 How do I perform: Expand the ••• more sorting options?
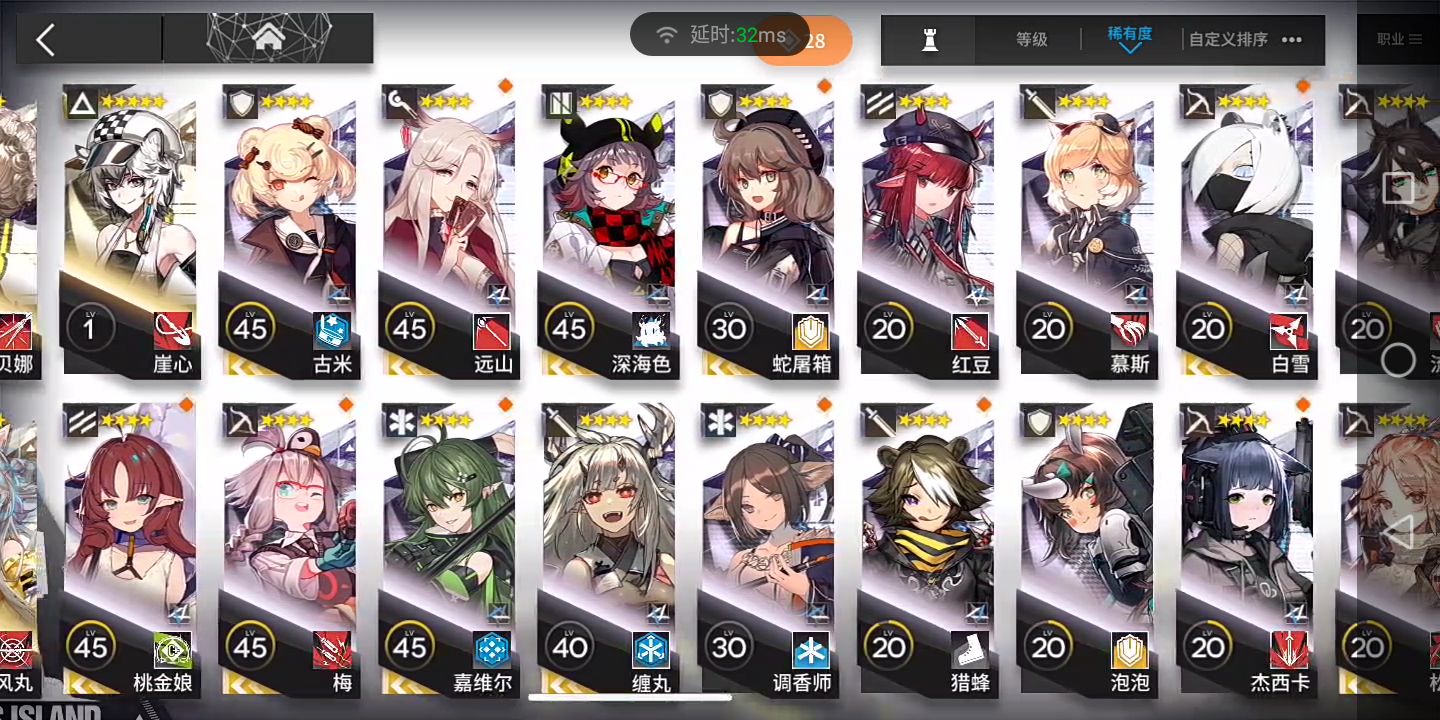tap(1291, 40)
